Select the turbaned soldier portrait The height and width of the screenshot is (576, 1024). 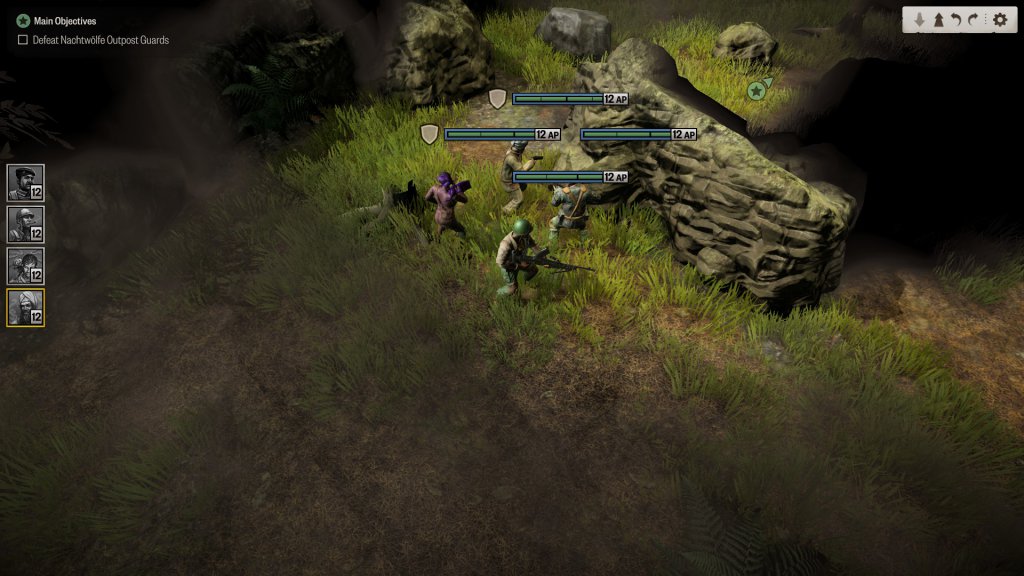coord(25,308)
